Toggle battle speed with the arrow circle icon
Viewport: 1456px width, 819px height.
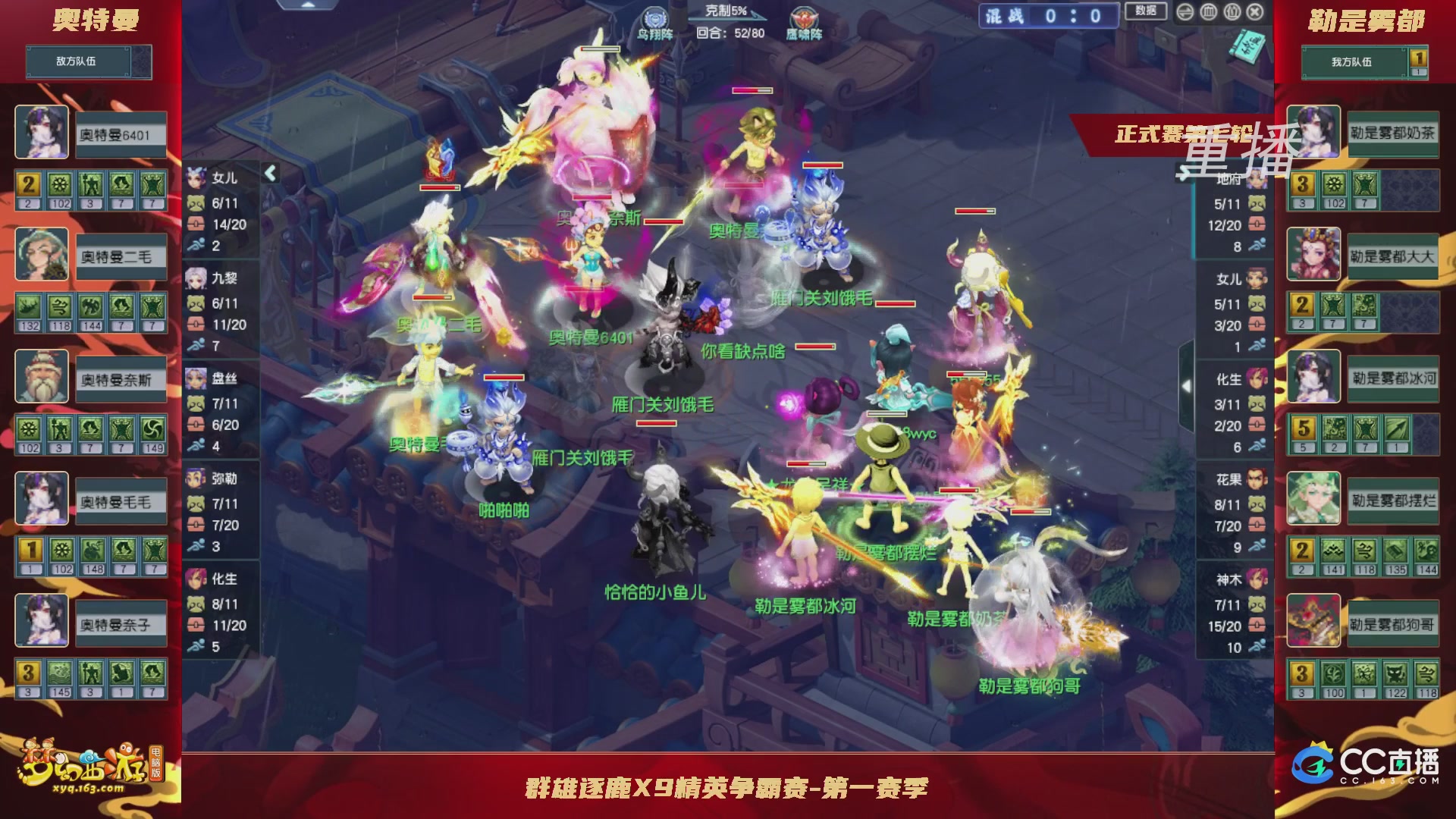tap(1185, 12)
